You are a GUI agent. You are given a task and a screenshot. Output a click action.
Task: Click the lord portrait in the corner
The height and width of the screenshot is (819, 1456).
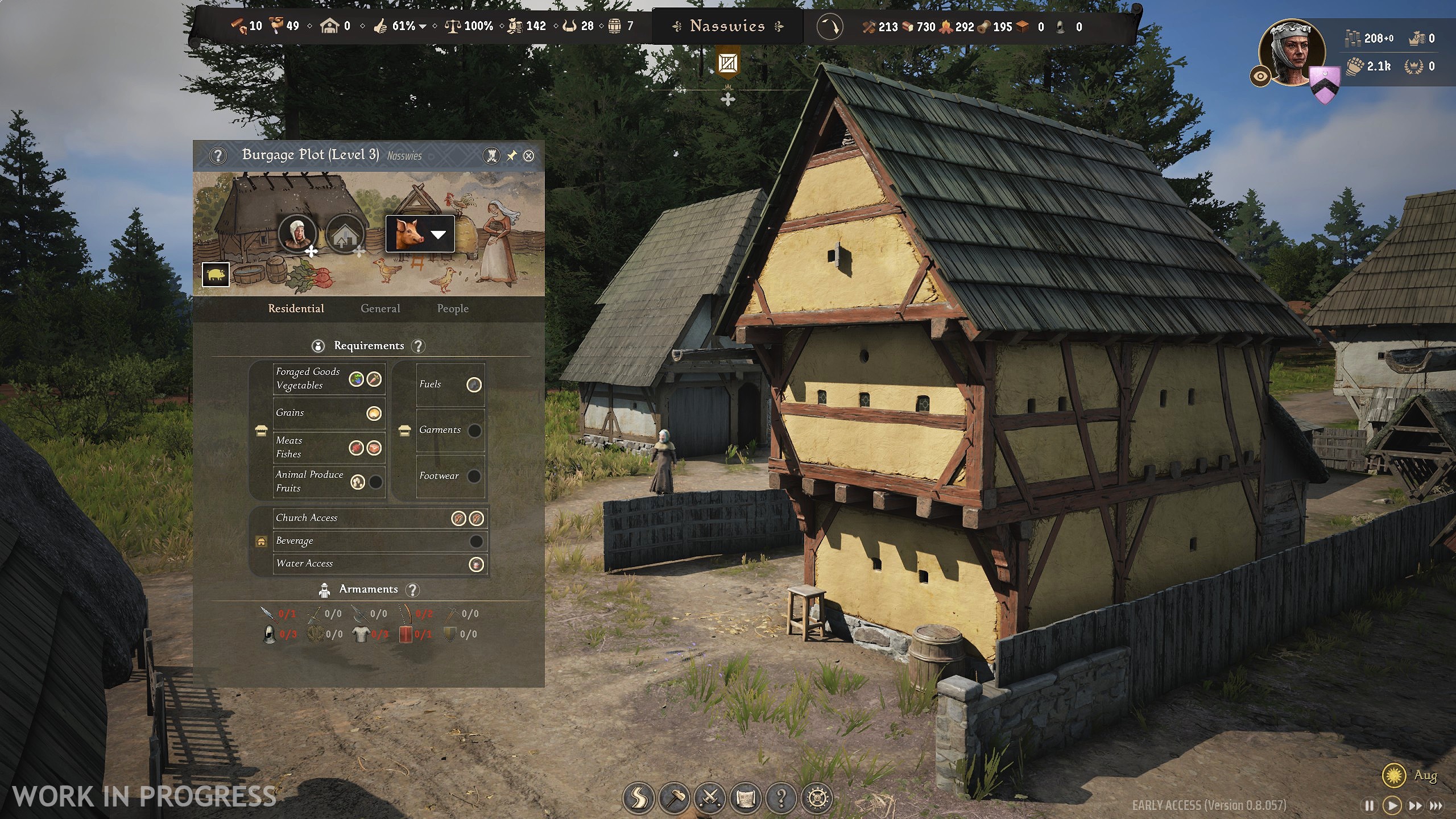pyautogui.click(x=1292, y=52)
